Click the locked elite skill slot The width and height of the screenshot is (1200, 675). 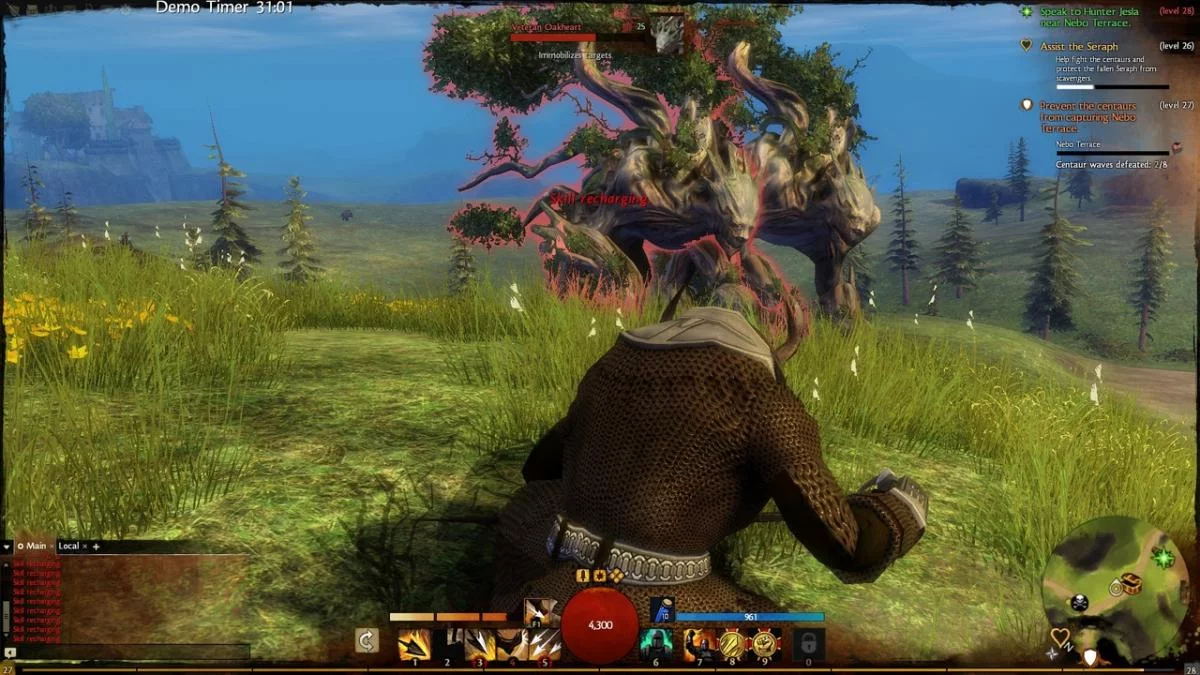(x=808, y=644)
